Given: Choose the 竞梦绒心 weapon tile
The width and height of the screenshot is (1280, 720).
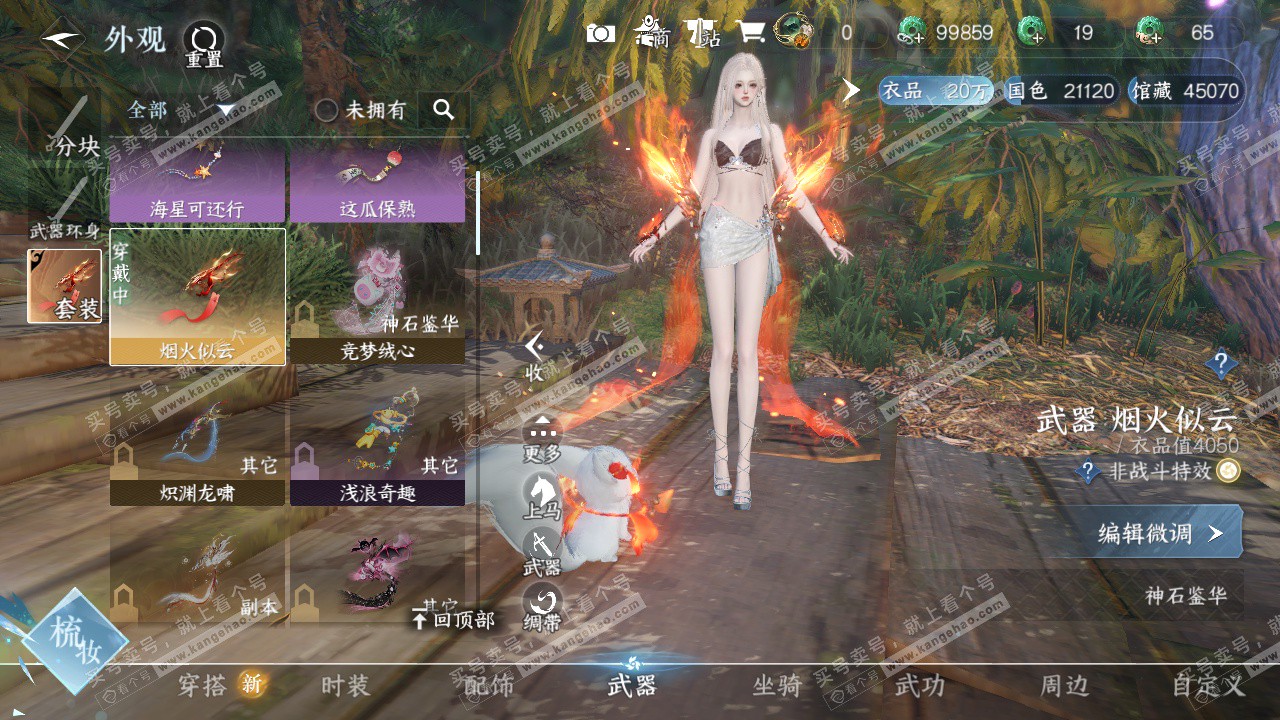Looking at the screenshot, I should (x=377, y=297).
